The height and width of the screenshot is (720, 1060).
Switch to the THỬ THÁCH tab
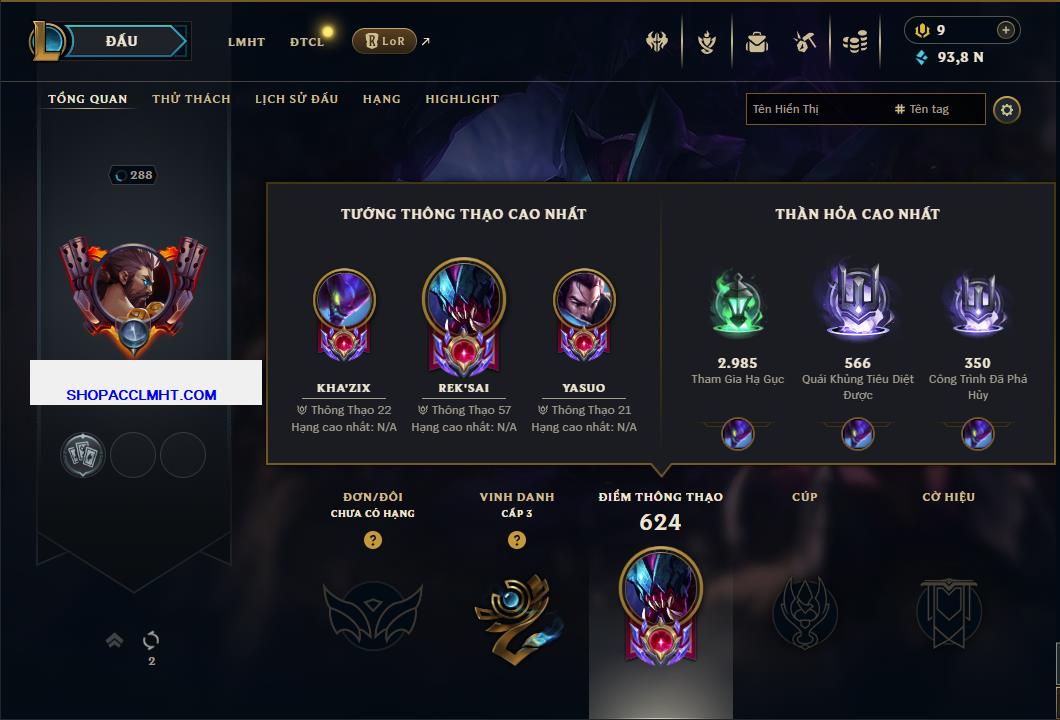click(191, 99)
